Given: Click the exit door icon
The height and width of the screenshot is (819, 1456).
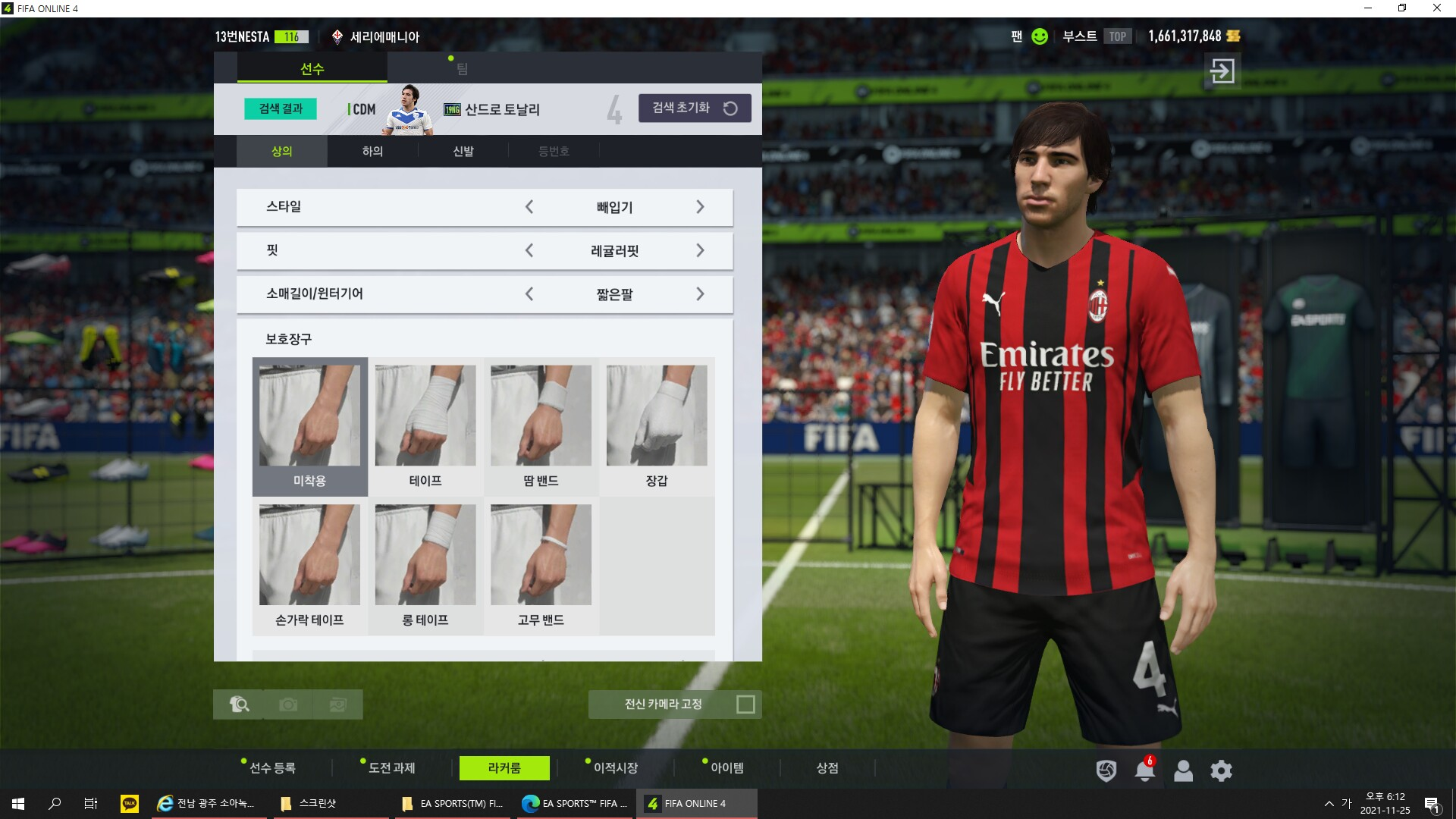Looking at the screenshot, I should (x=1222, y=71).
